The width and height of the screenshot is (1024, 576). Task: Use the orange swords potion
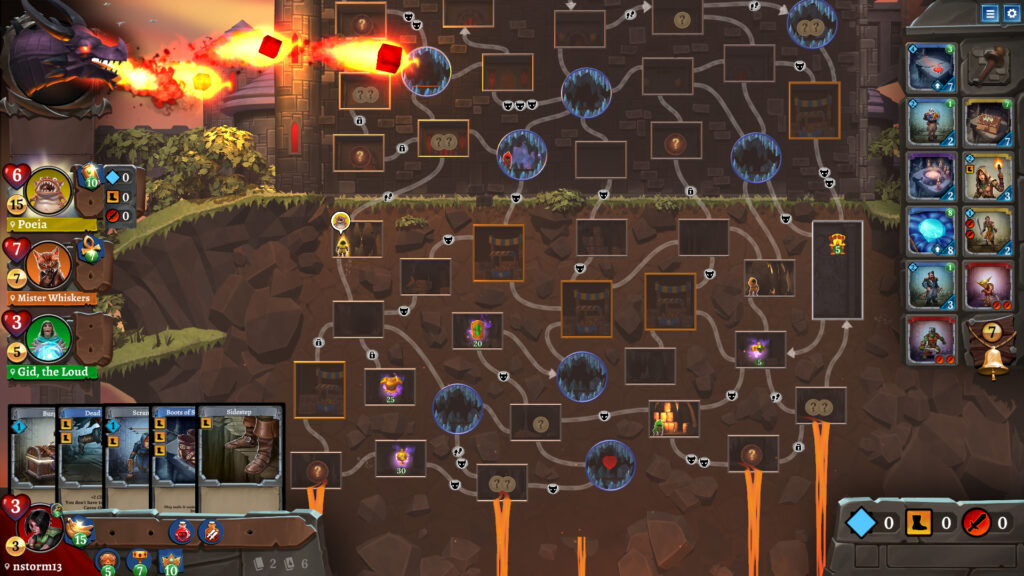click(x=211, y=530)
